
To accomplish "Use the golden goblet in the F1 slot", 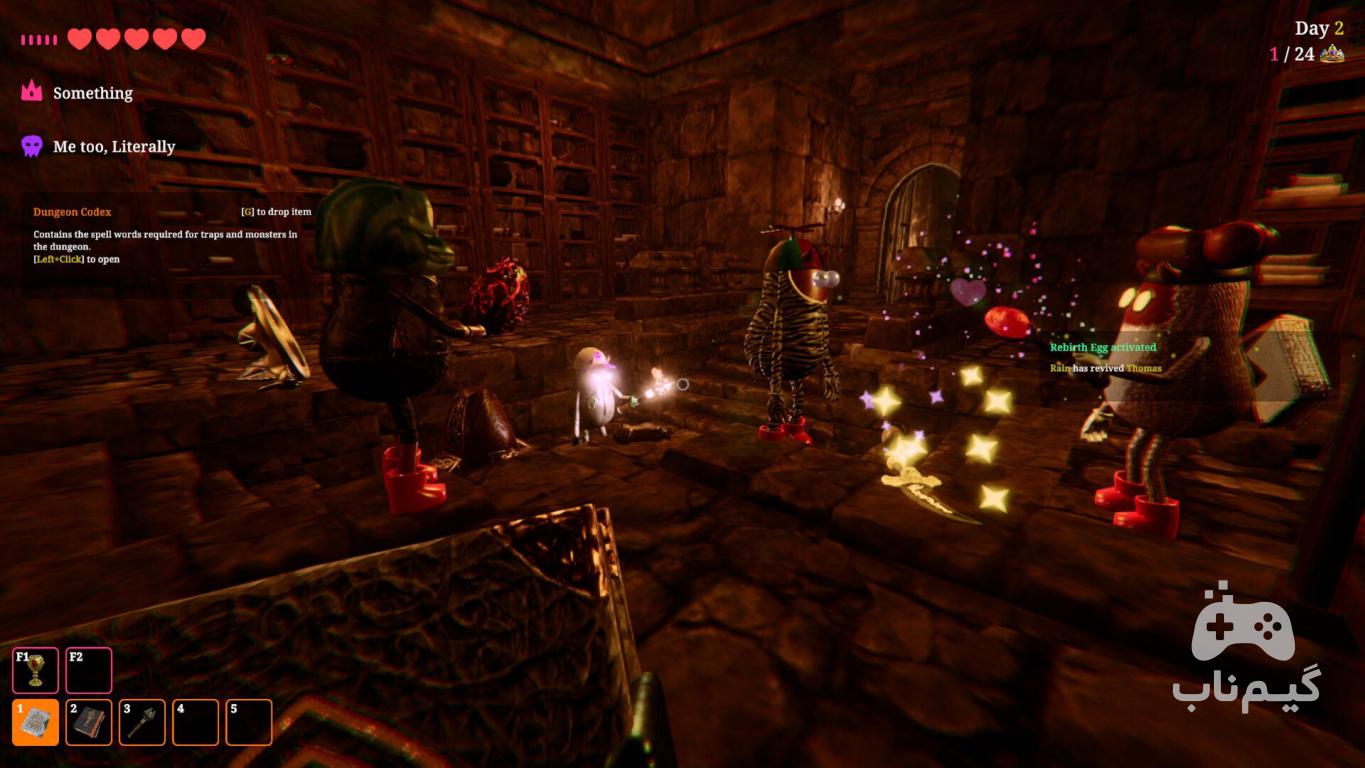I will point(35,670).
